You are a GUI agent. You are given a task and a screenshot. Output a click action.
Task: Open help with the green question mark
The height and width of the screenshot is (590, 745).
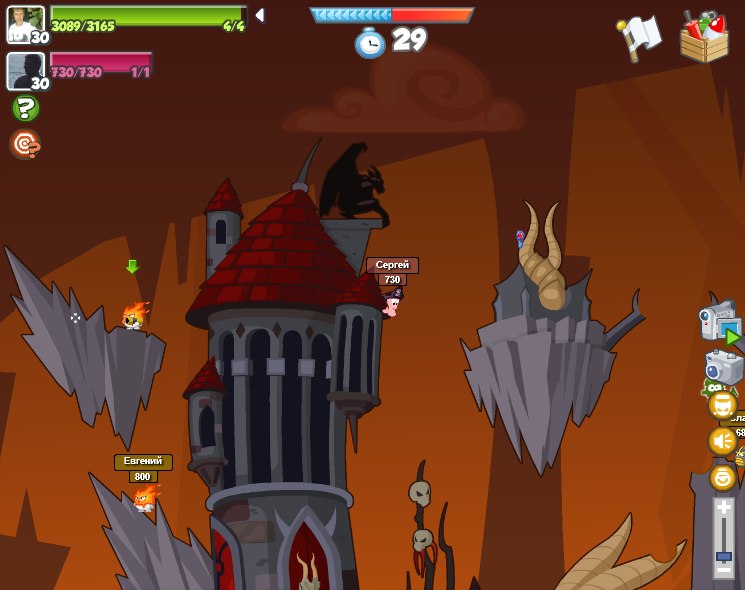pos(25,108)
